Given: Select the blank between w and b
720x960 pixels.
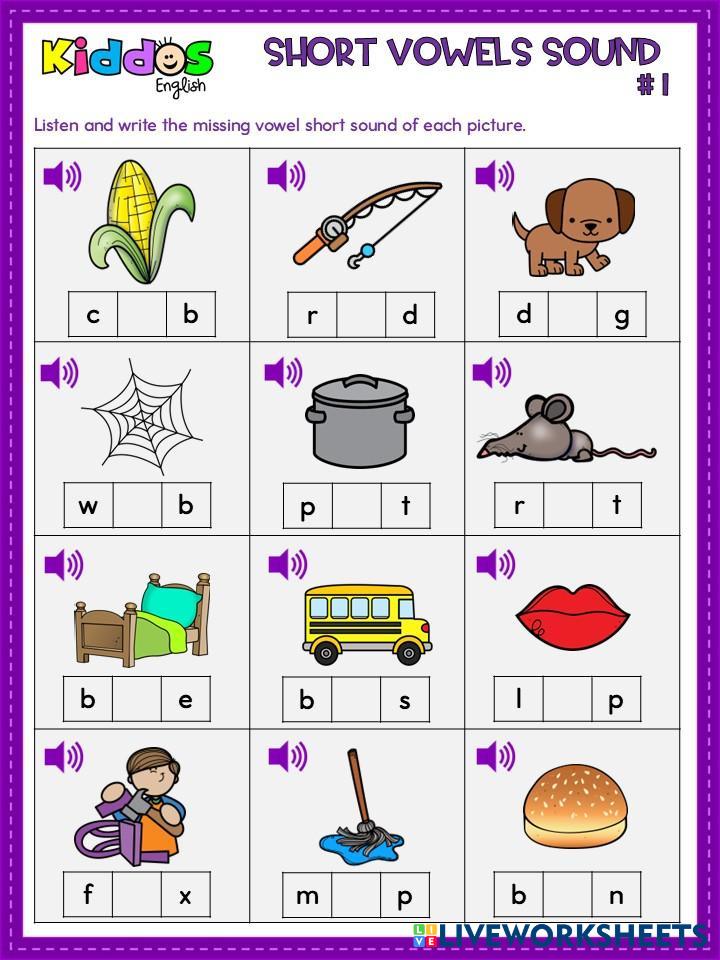Looking at the screenshot, I should [137, 504].
